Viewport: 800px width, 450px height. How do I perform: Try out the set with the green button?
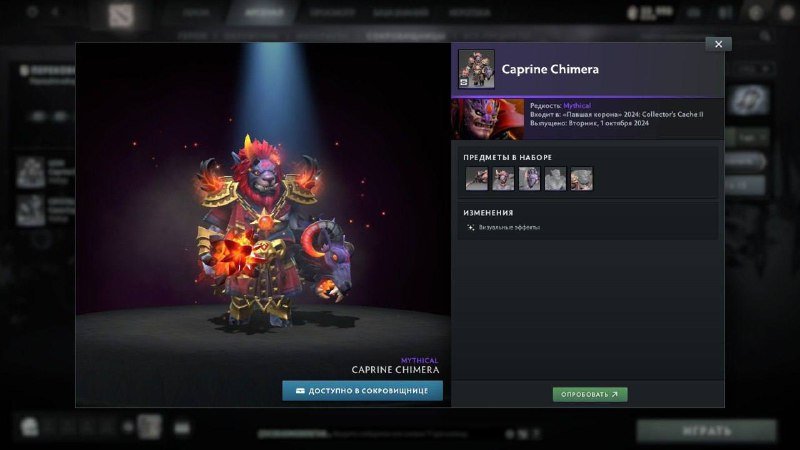(590, 394)
